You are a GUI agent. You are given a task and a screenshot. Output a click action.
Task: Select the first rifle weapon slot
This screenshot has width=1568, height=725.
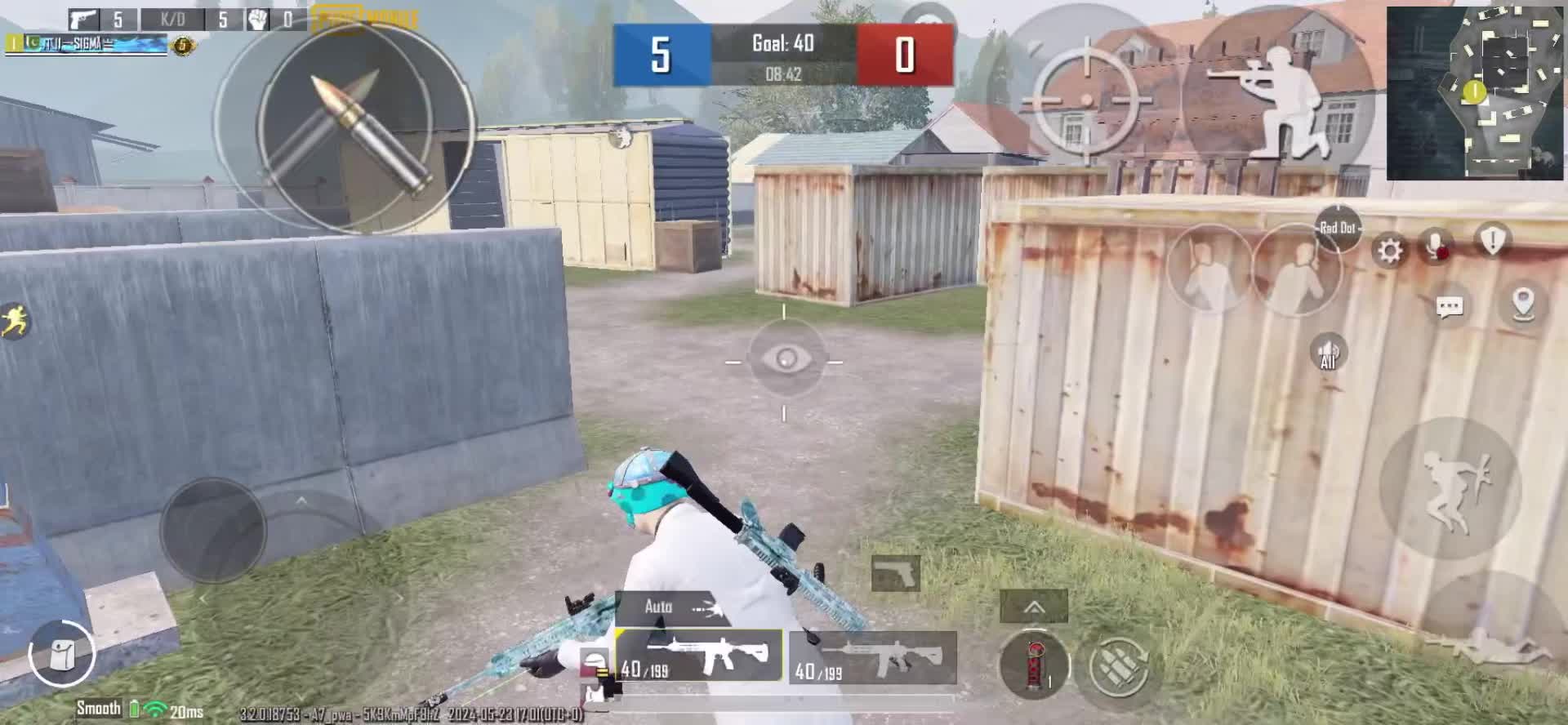click(x=699, y=656)
